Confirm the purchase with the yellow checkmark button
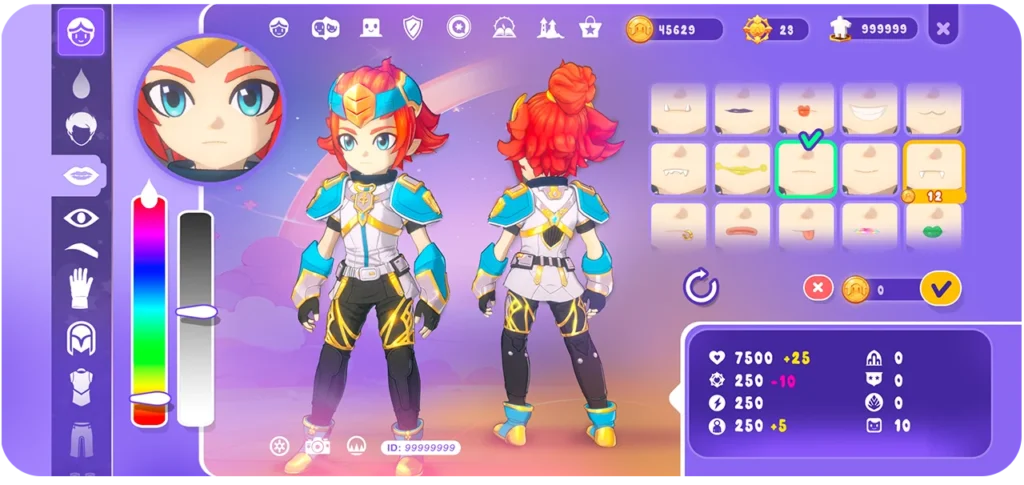This screenshot has height=485, width=1024. [939, 288]
